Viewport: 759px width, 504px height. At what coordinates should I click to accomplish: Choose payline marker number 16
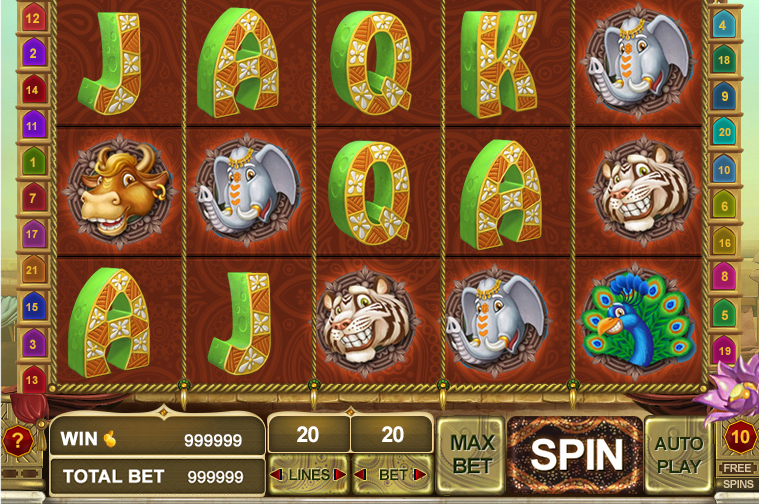725,243
